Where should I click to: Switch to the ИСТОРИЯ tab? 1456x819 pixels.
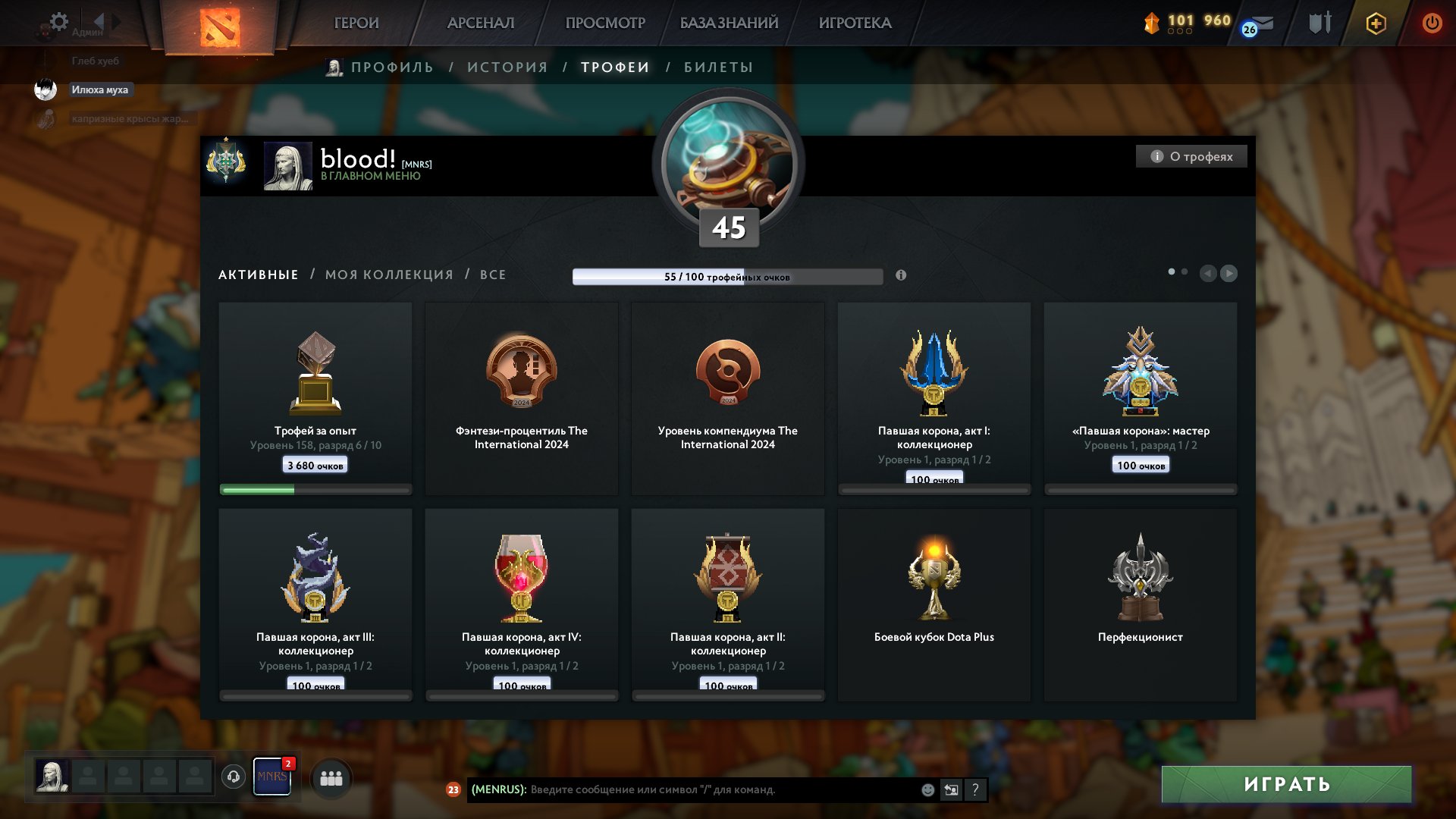(x=508, y=67)
